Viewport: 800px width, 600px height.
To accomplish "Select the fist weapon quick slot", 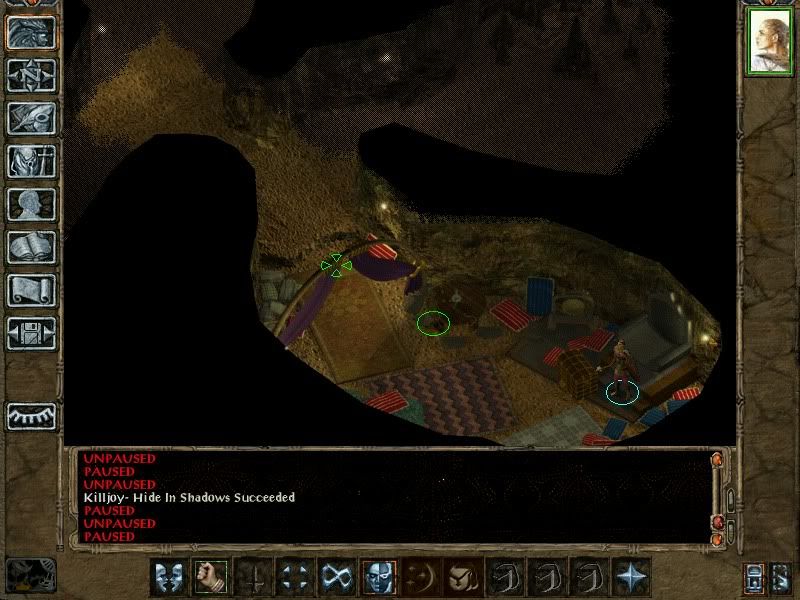I will pos(210,577).
